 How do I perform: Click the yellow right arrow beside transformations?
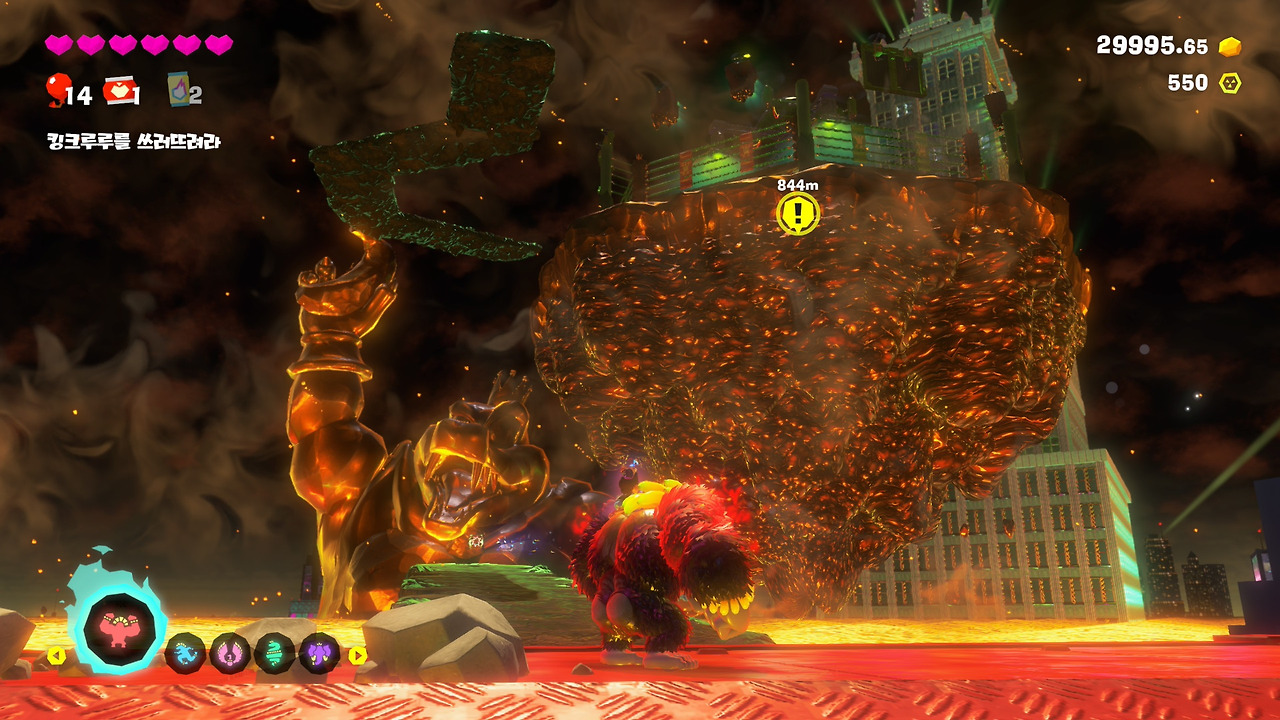[357, 656]
